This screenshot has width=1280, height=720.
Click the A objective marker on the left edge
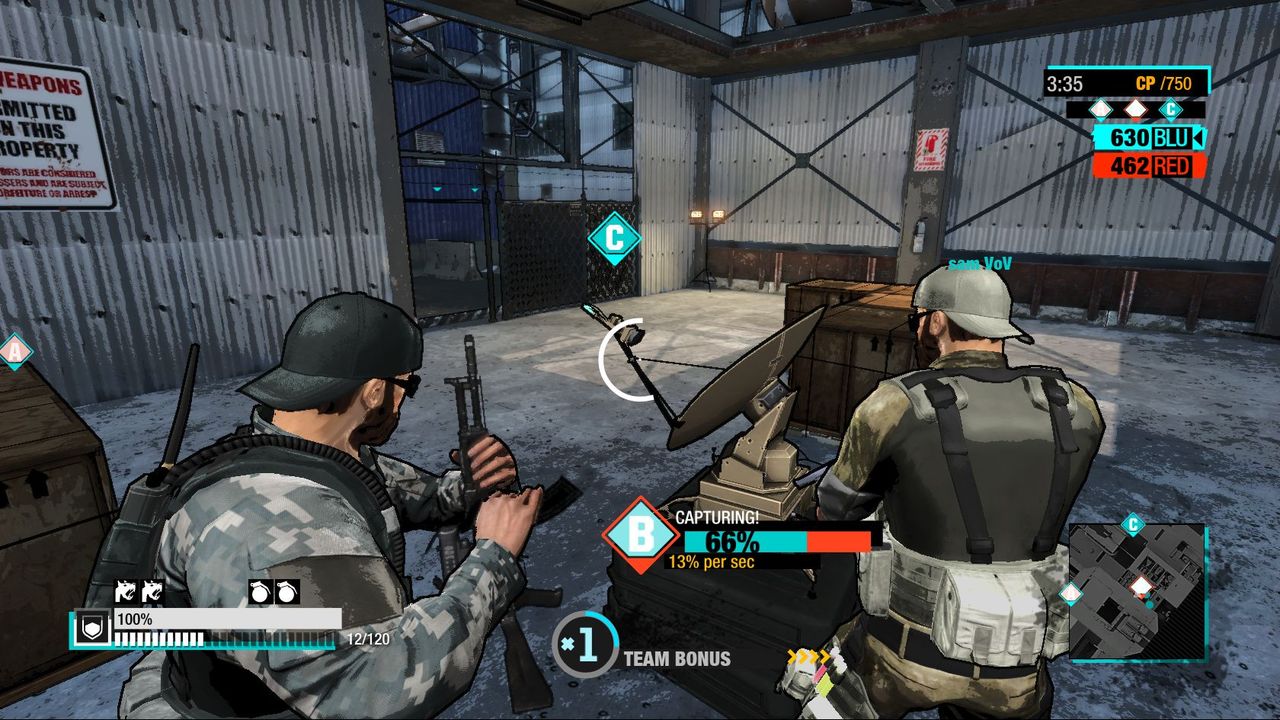tap(14, 352)
